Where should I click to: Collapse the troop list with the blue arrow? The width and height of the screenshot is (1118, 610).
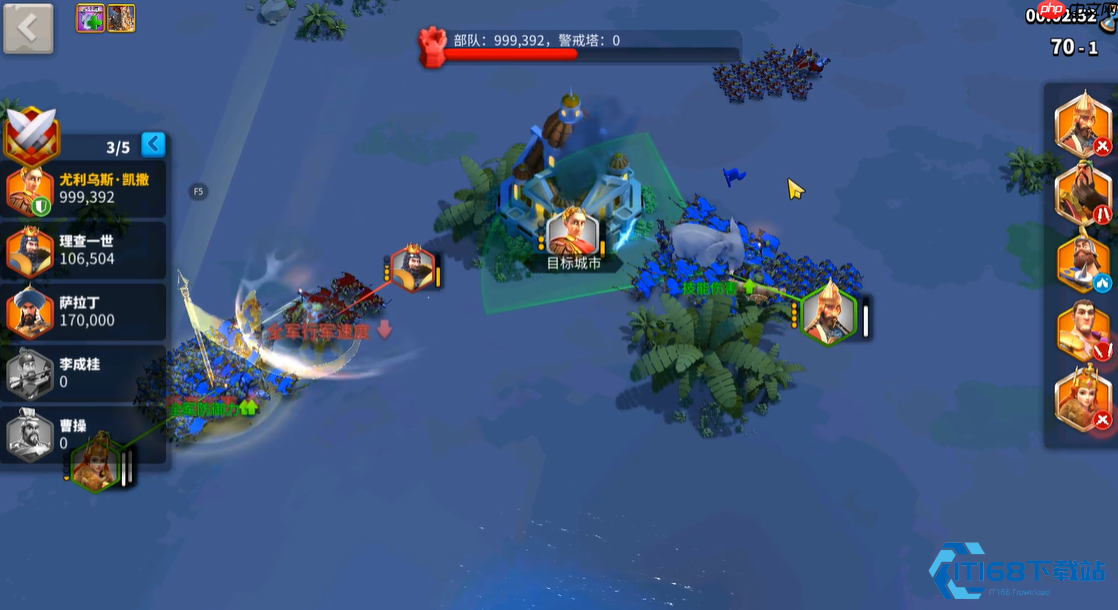tap(153, 145)
